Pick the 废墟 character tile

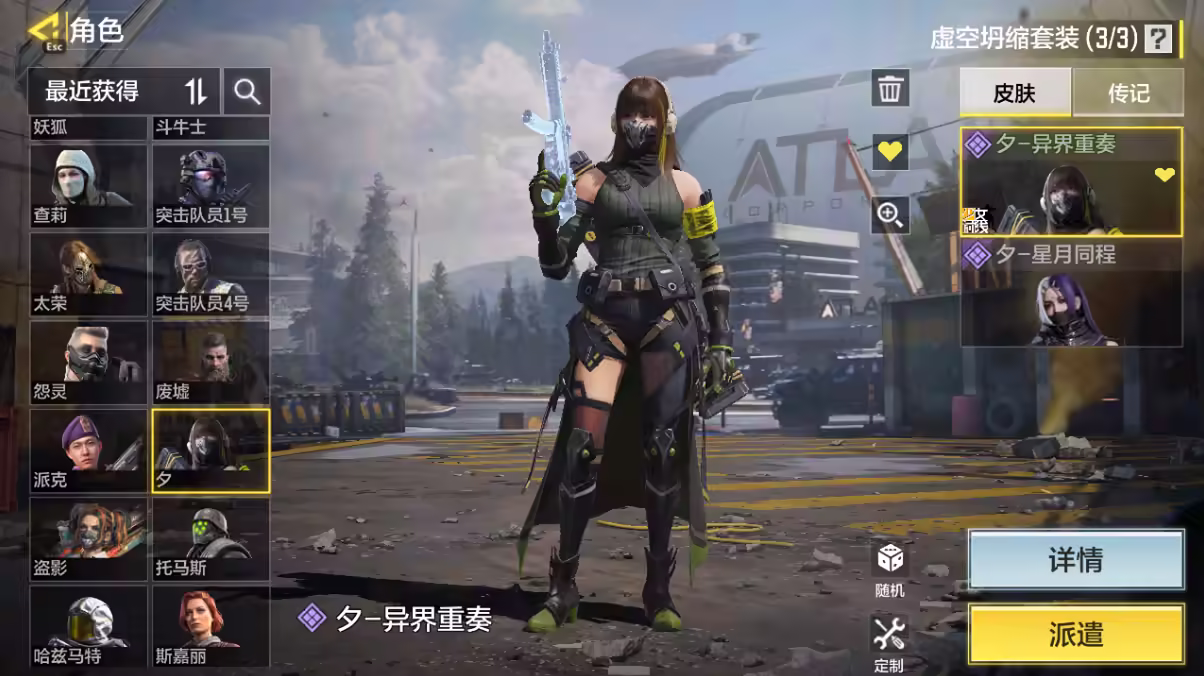210,362
